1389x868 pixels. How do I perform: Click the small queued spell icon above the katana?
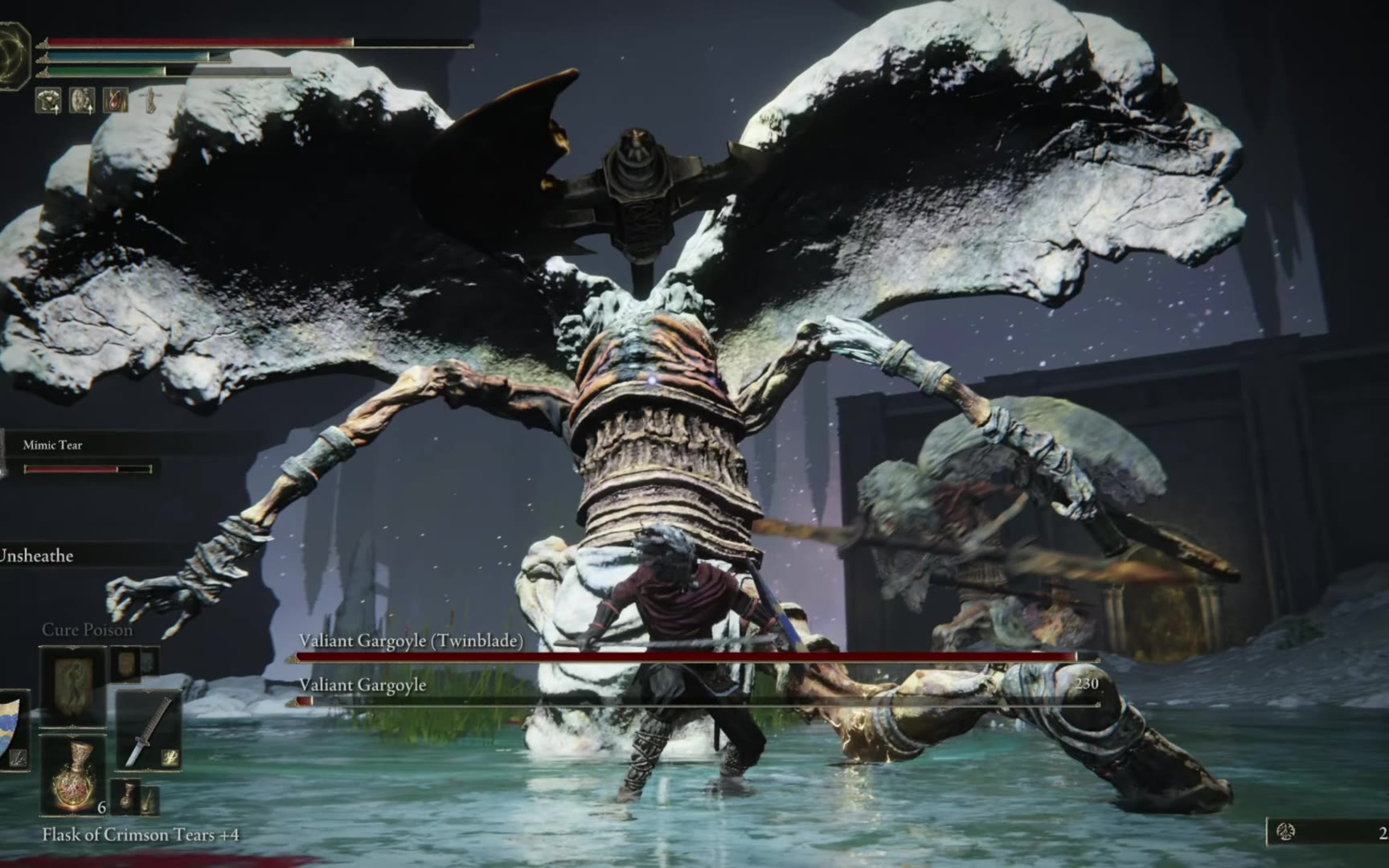pyautogui.click(x=126, y=664)
